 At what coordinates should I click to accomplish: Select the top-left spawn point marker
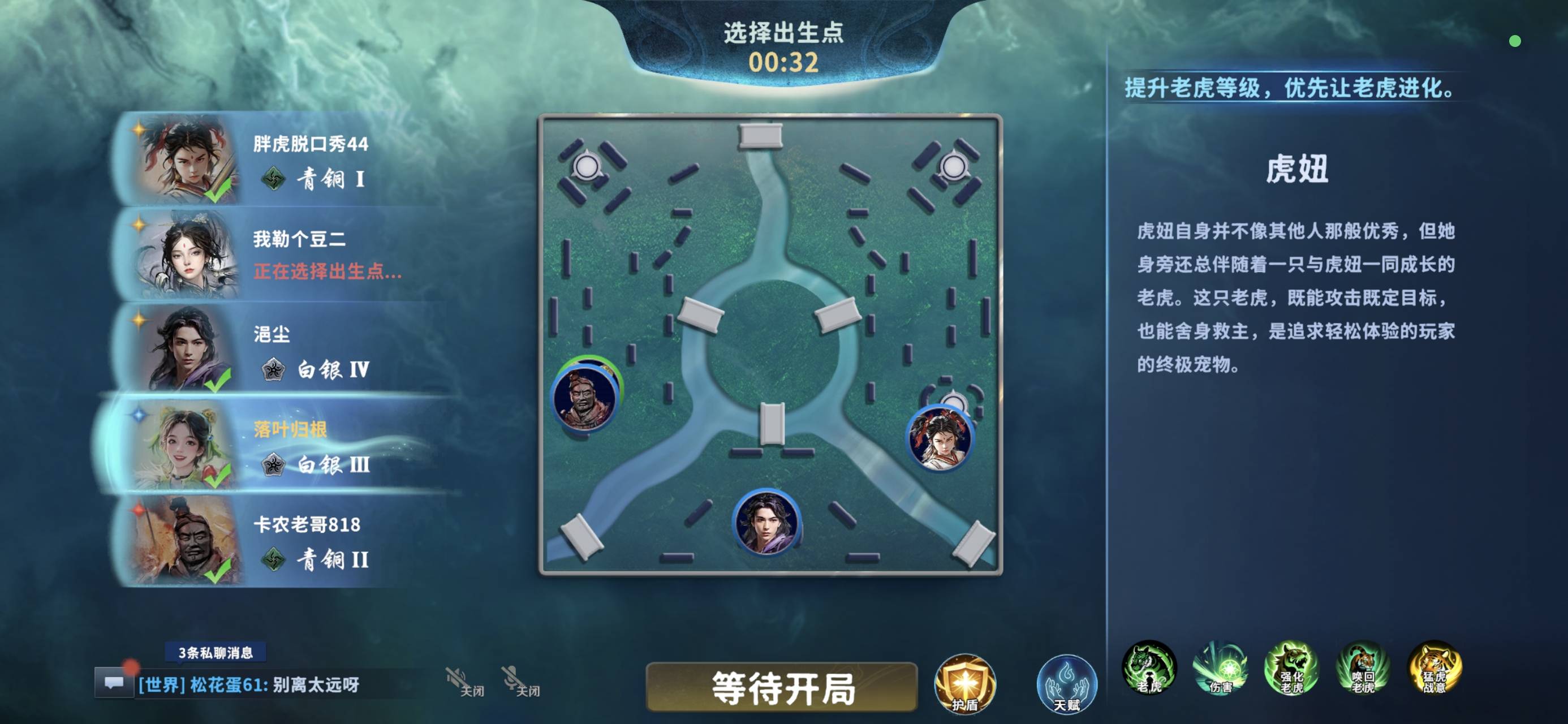tap(586, 165)
